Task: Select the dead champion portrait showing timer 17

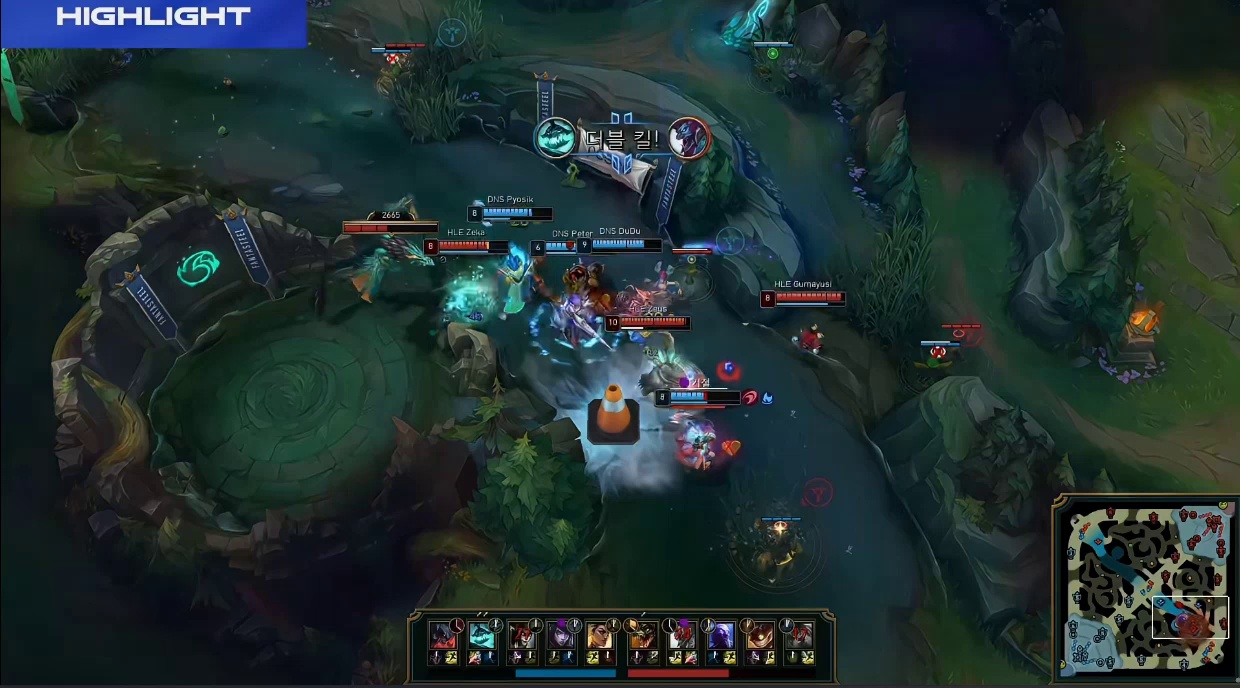Action: tap(799, 635)
